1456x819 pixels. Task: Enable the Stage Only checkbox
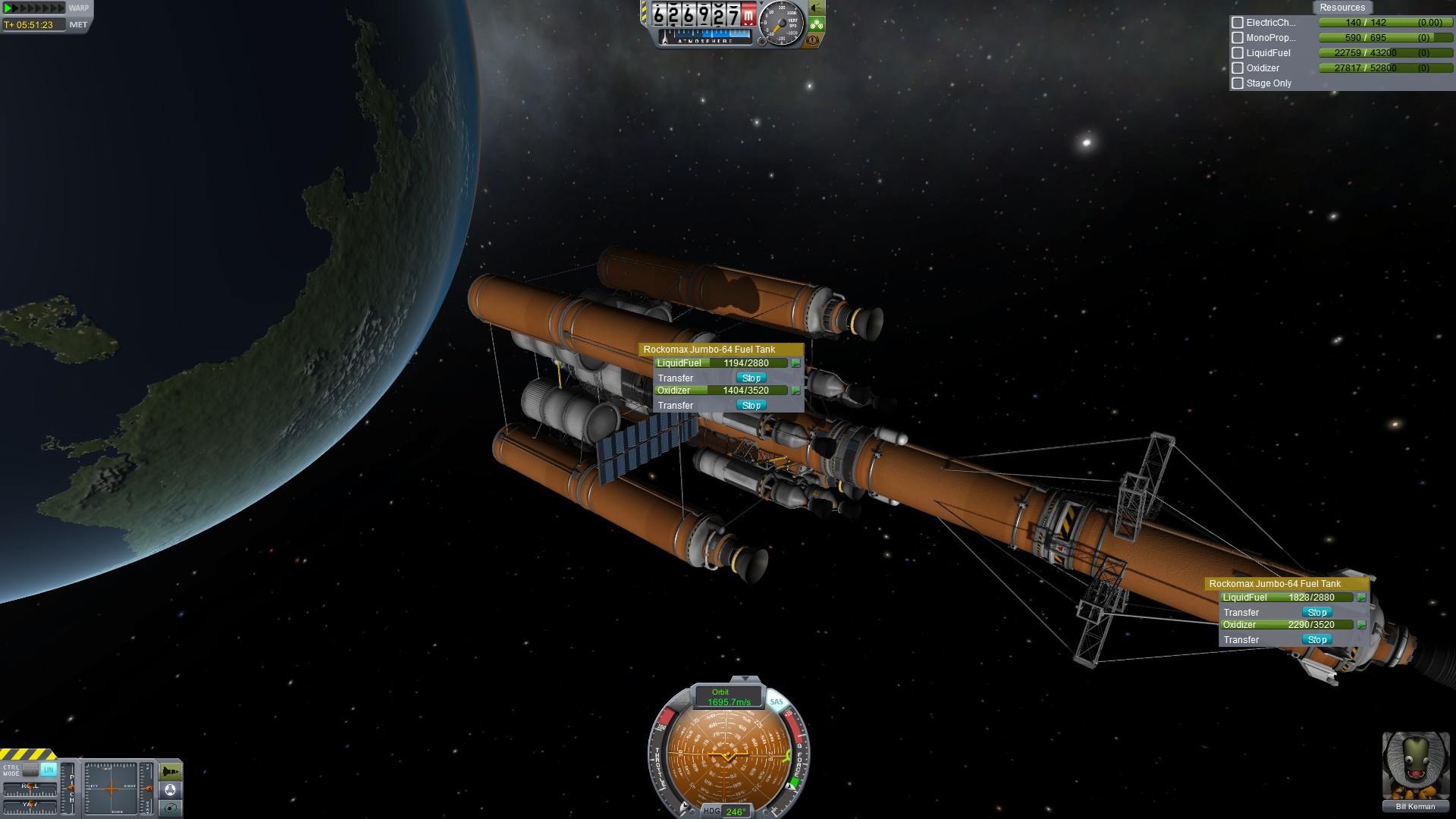tap(1238, 83)
